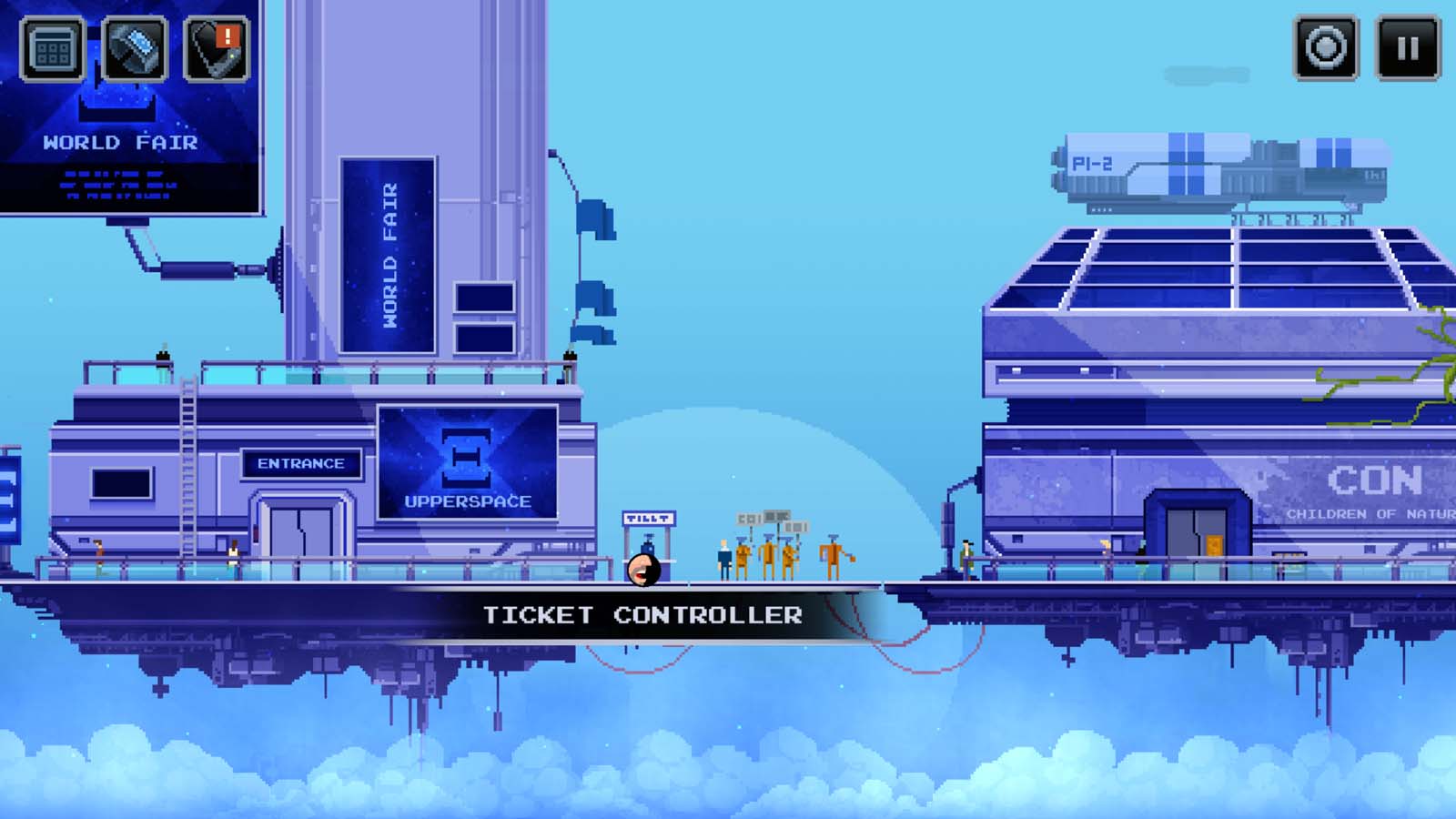Click the TICKET CONTROLLER name banner

(x=642, y=615)
